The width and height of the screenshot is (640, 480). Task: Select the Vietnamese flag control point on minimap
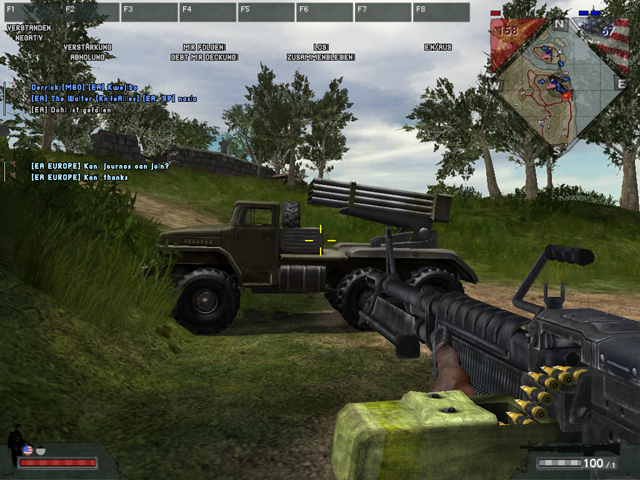pyautogui.click(x=567, y=97)
